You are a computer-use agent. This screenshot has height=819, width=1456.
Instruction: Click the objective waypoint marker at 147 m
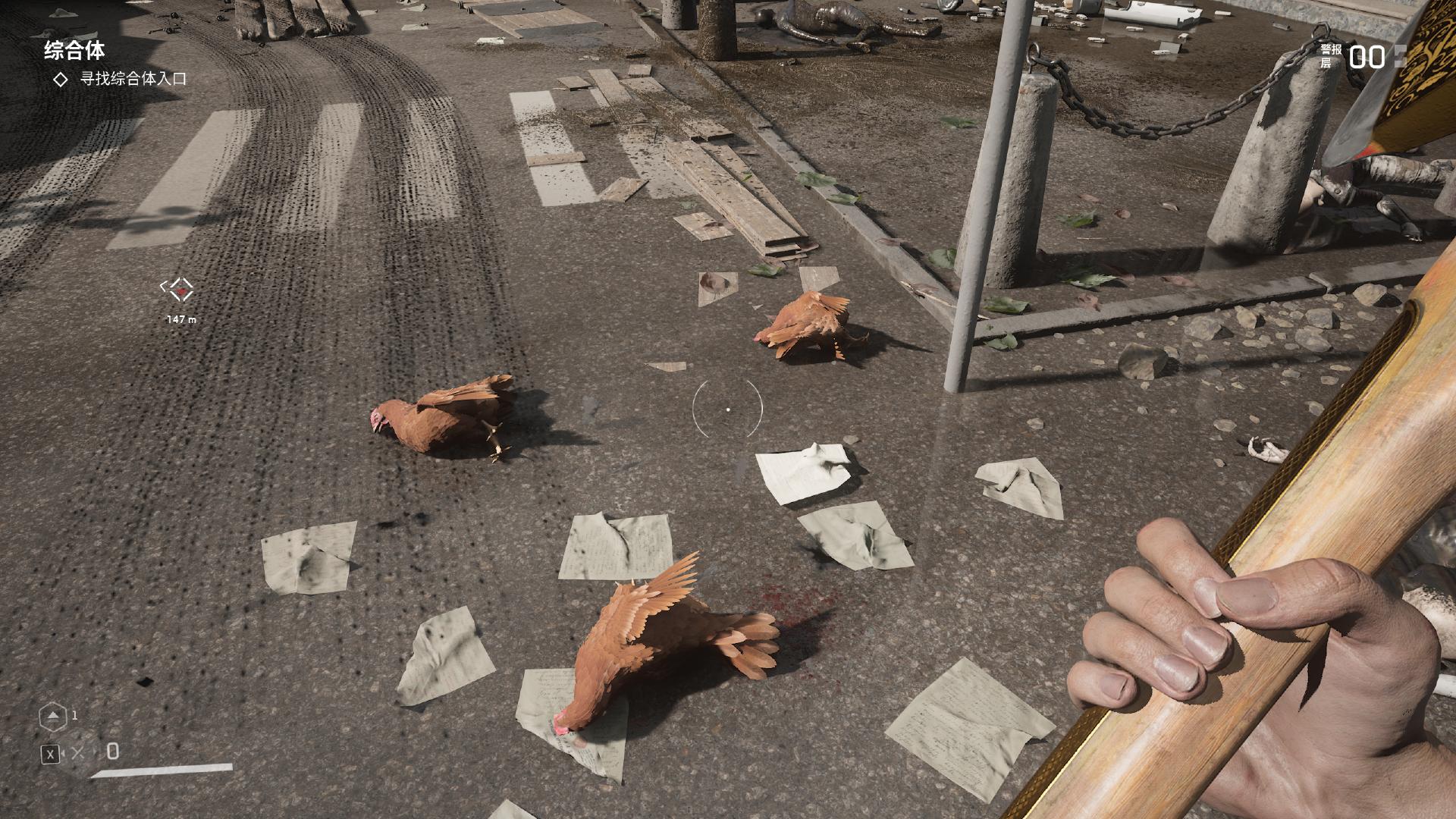180,289
